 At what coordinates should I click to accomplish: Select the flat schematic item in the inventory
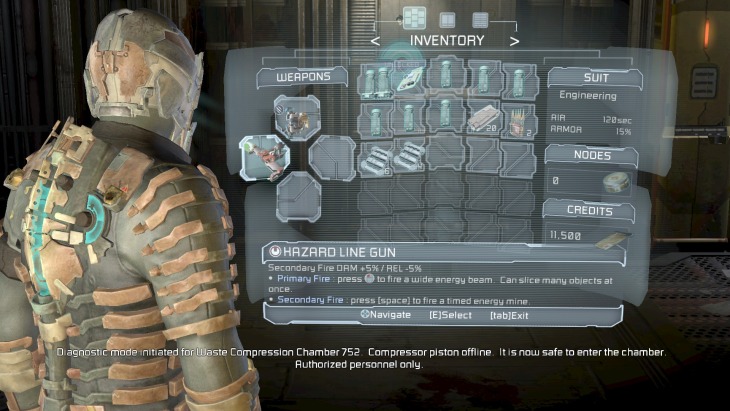tap(411, 79)
